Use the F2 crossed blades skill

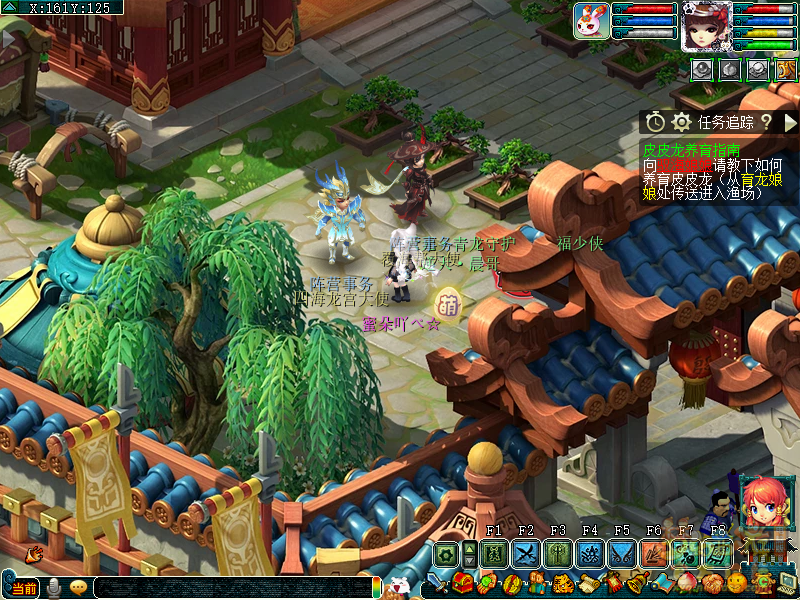[x=526, y=554]
